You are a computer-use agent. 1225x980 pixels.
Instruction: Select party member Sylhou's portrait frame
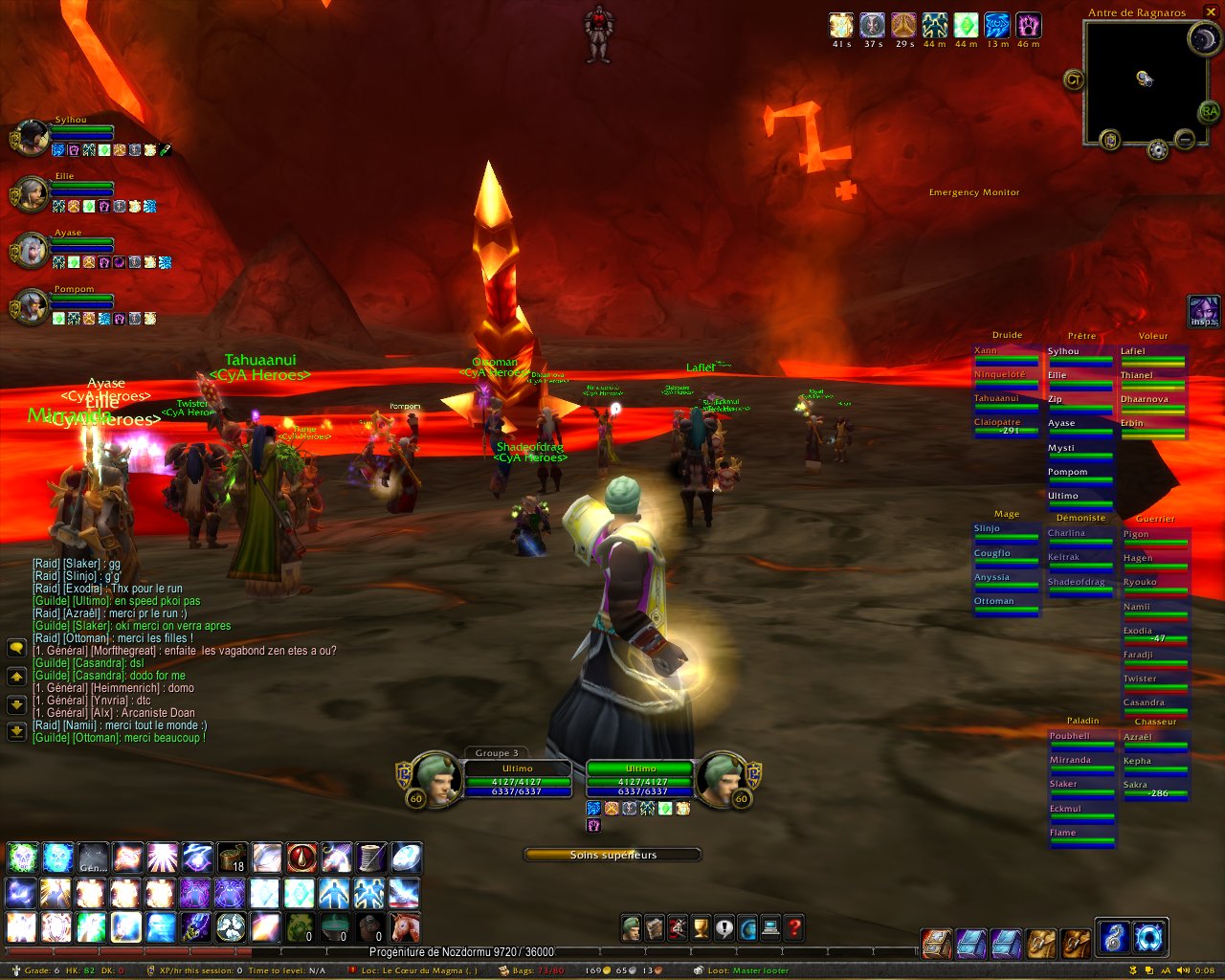pyautogui.click(x=32, y=138)
